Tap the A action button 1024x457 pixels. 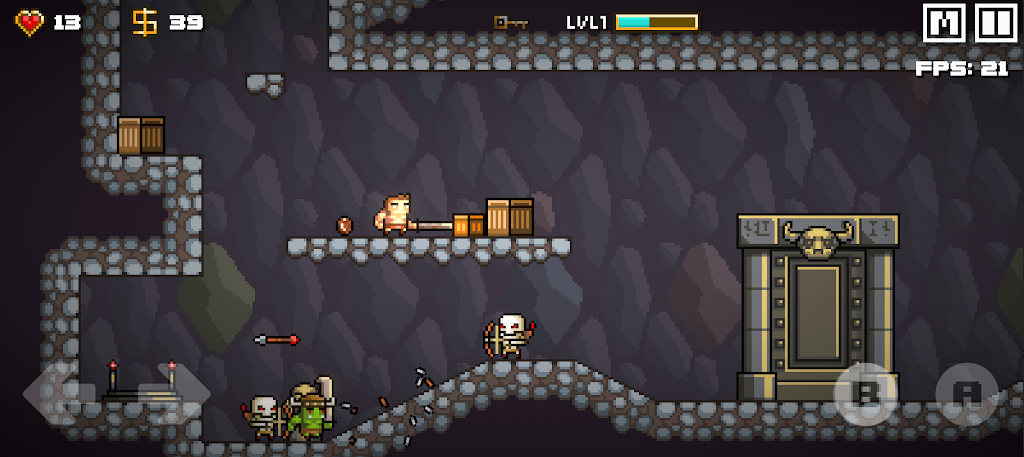(966, 393)
